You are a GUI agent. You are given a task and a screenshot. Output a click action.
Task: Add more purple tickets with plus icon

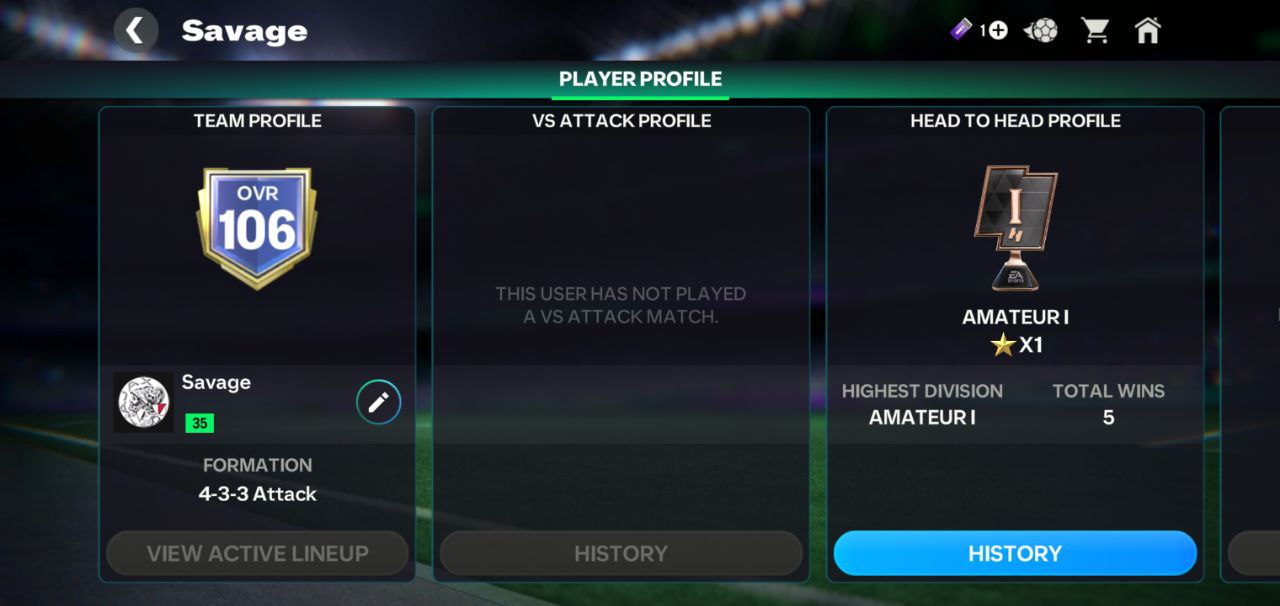pyautogui.click(x=997, y=31)
